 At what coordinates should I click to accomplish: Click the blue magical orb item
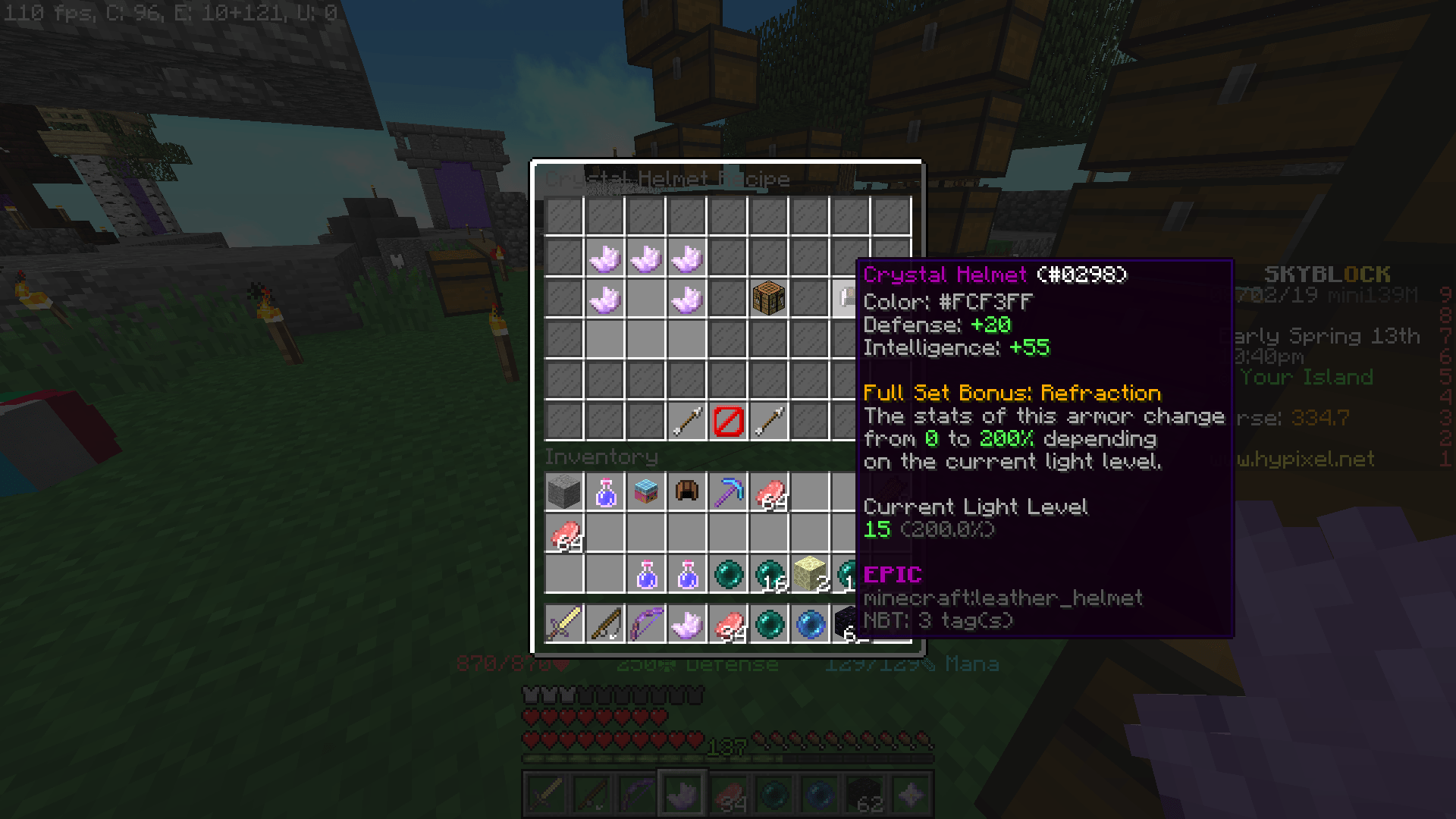[809, 623]
